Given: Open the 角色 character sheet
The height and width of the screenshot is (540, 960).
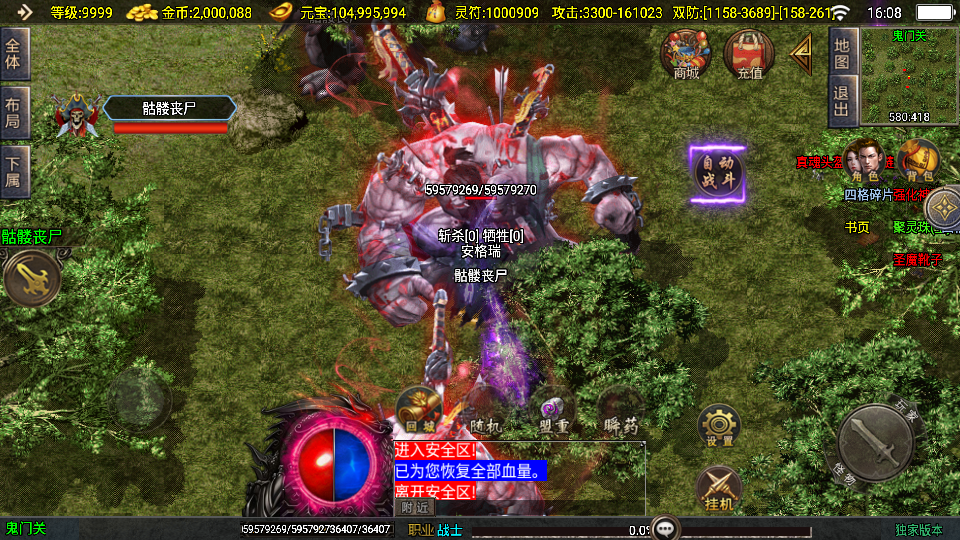Looking at the screenshot, I should coord(864,161).
